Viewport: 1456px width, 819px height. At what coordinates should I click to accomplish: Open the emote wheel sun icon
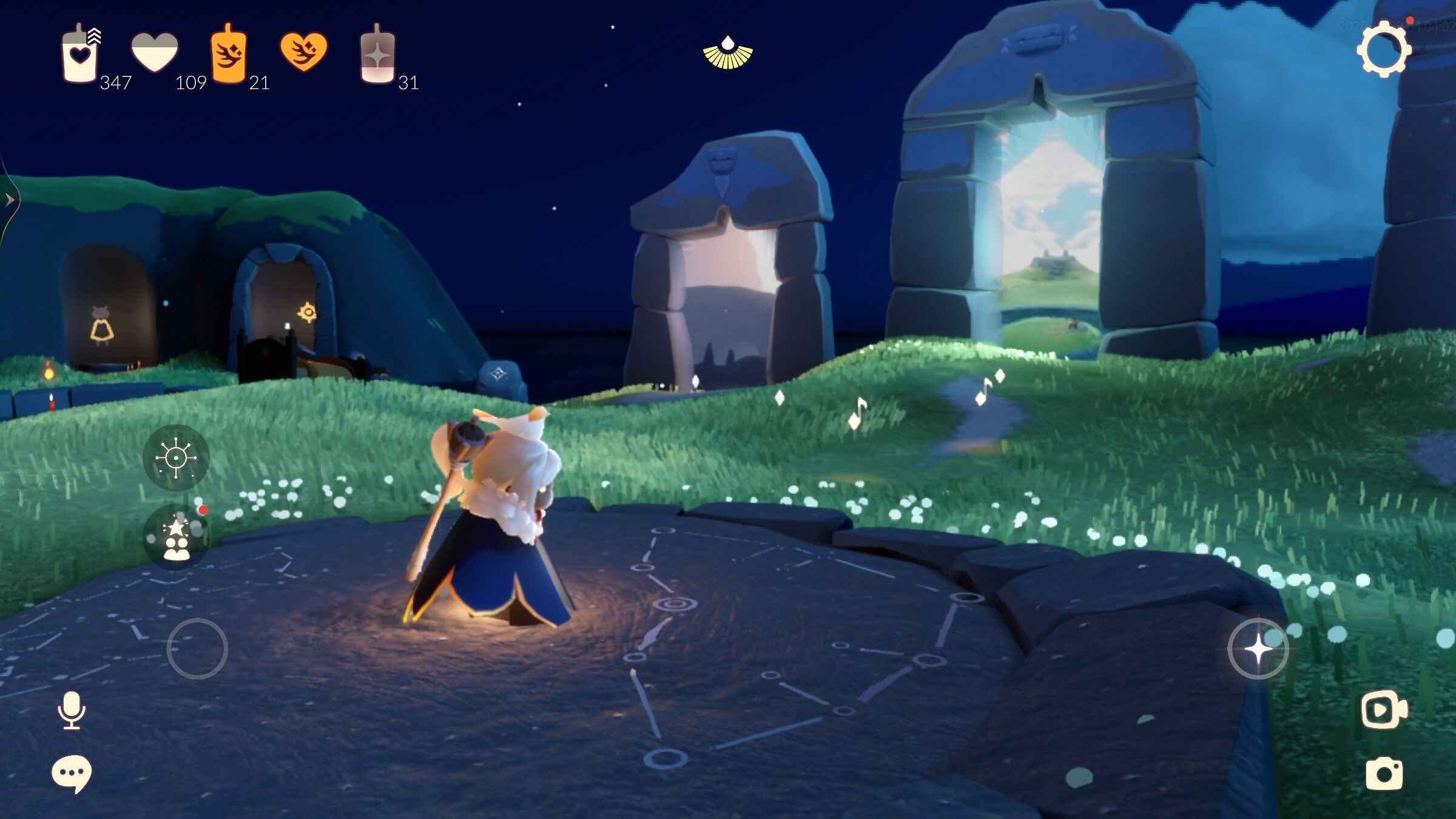[x=176, y=457]
